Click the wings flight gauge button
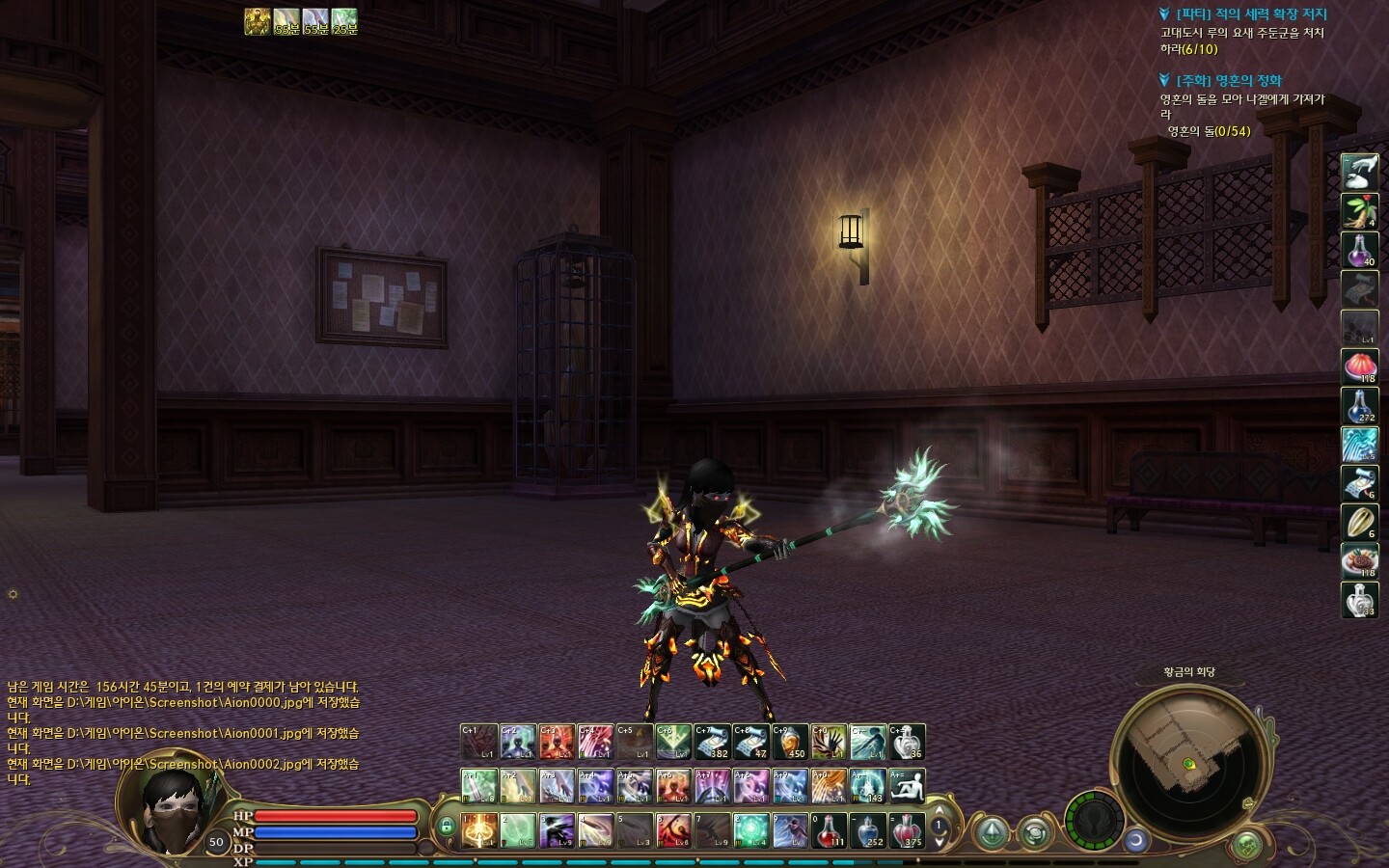1389x868 pixels. [1095, 821]
